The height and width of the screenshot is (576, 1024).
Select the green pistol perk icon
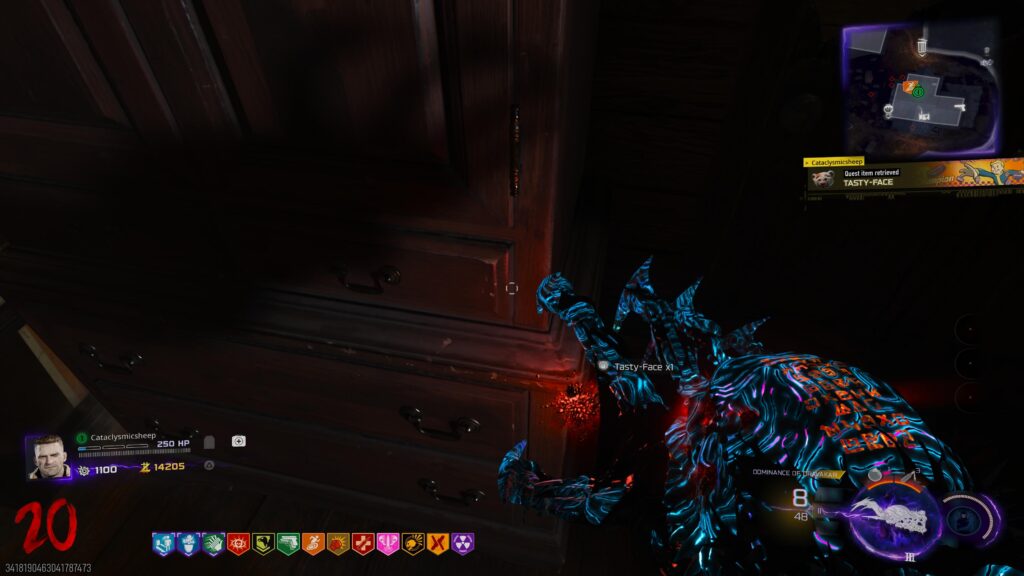(x=288, y=544)
